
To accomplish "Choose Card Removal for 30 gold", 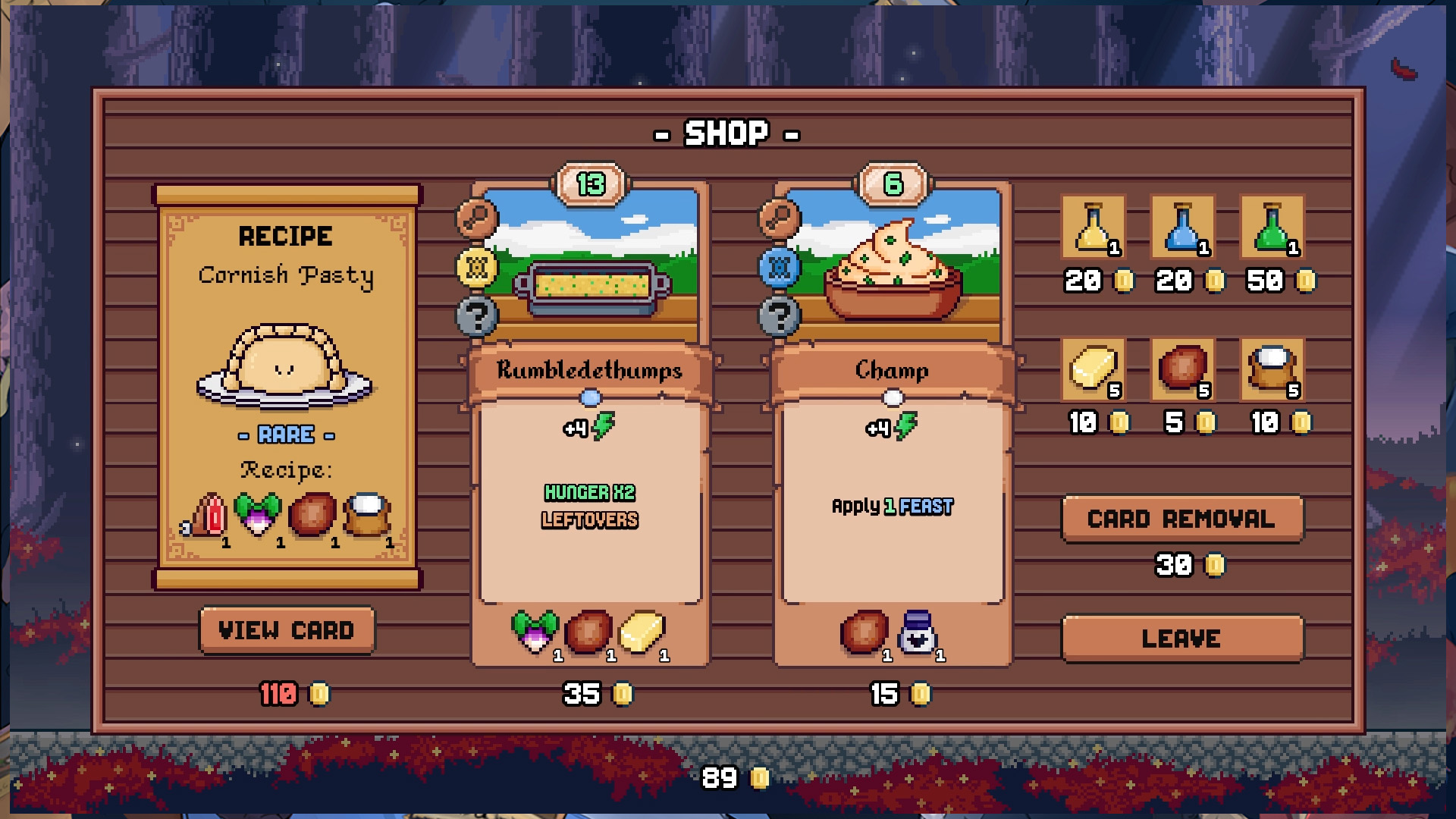I will (x=1181, y=519).
